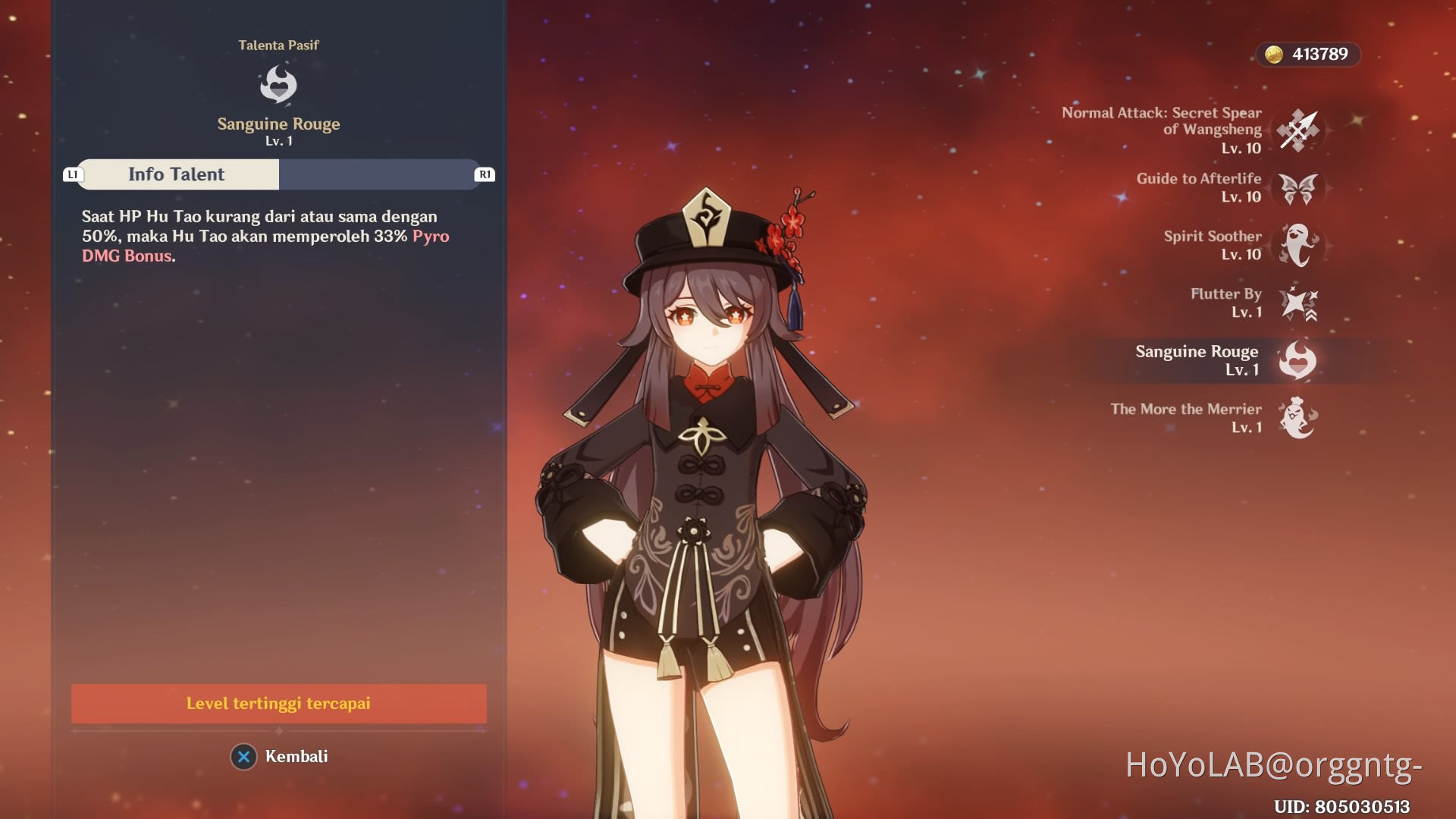Screen dimensions: 1456x819
Task: Open the highlighted Sanguine Rouge menu entry
Action: click(x=1196, y=360)
